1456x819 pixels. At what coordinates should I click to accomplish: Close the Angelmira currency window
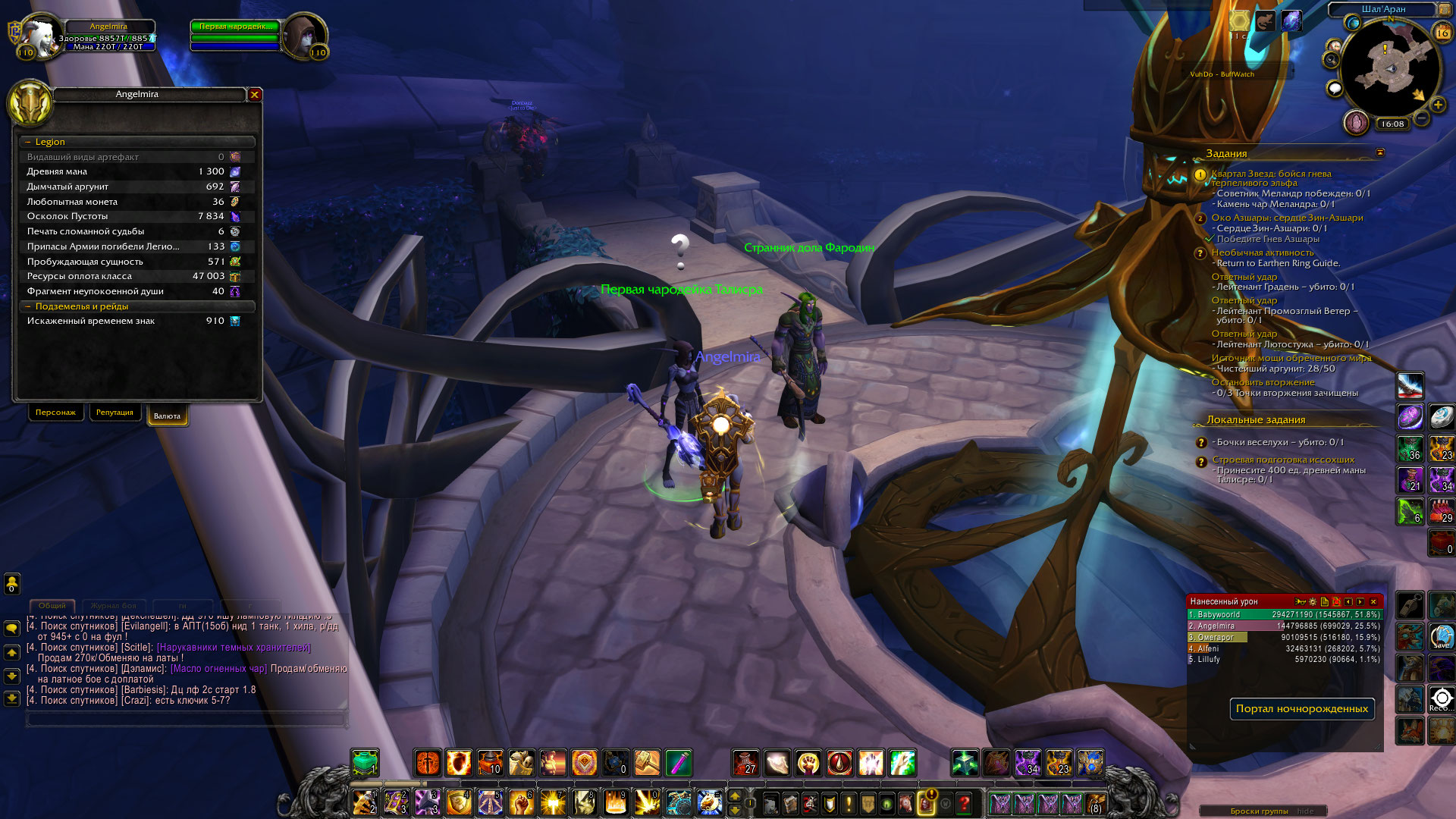[x=255, y=95]
